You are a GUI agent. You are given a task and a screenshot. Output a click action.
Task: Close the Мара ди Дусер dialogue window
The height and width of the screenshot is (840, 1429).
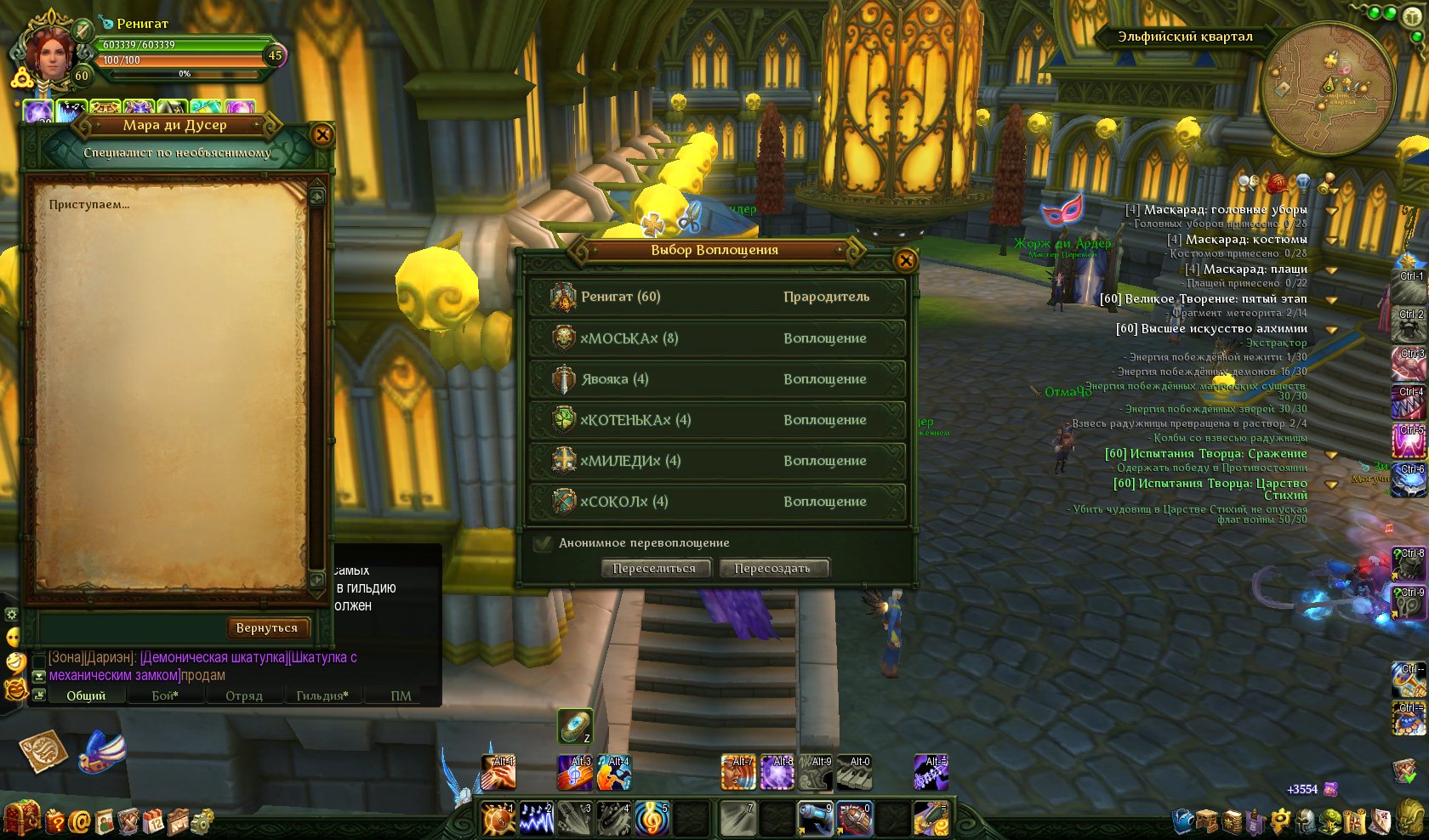click(x=322, y=134)
